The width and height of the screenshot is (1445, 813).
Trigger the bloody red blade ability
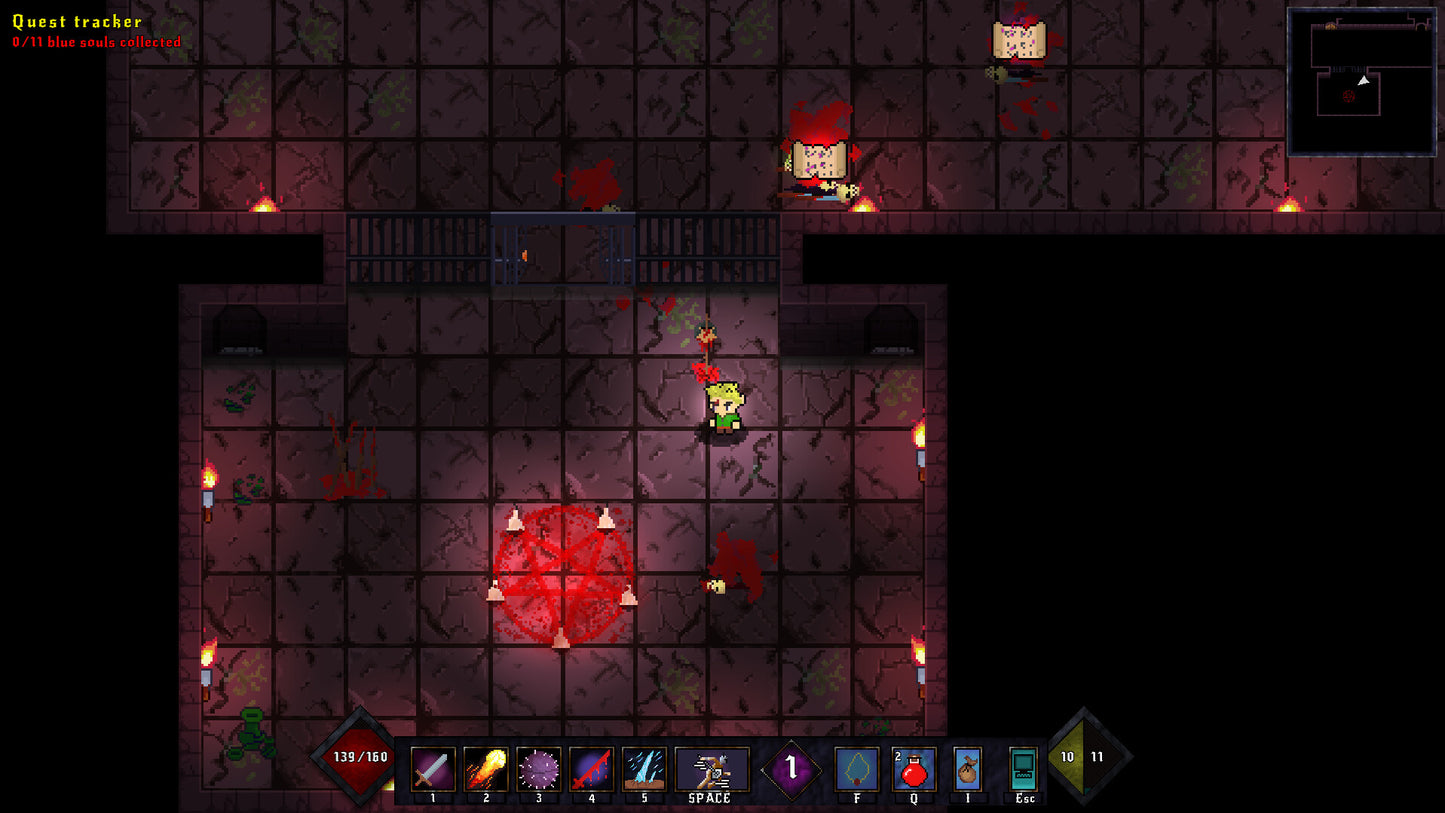pos(591,770)
